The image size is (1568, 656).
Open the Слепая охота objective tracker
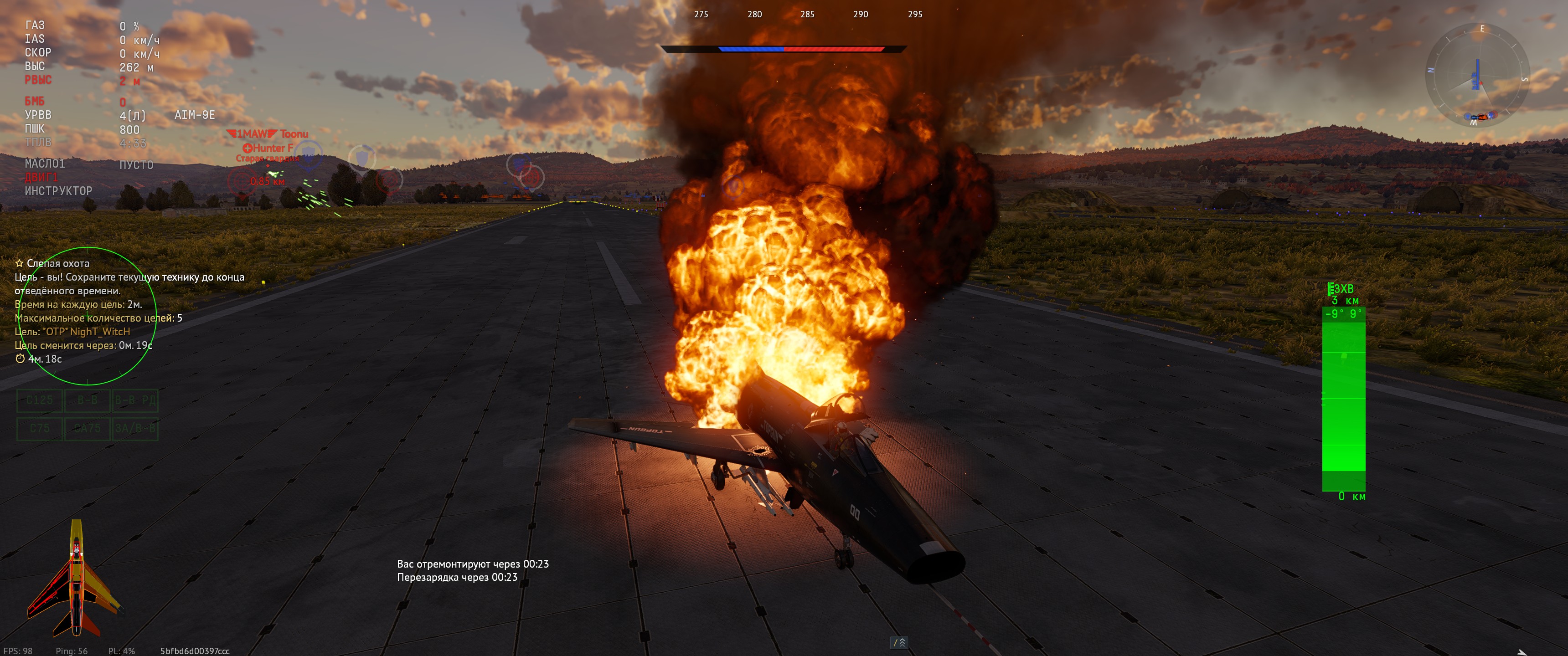58,263
